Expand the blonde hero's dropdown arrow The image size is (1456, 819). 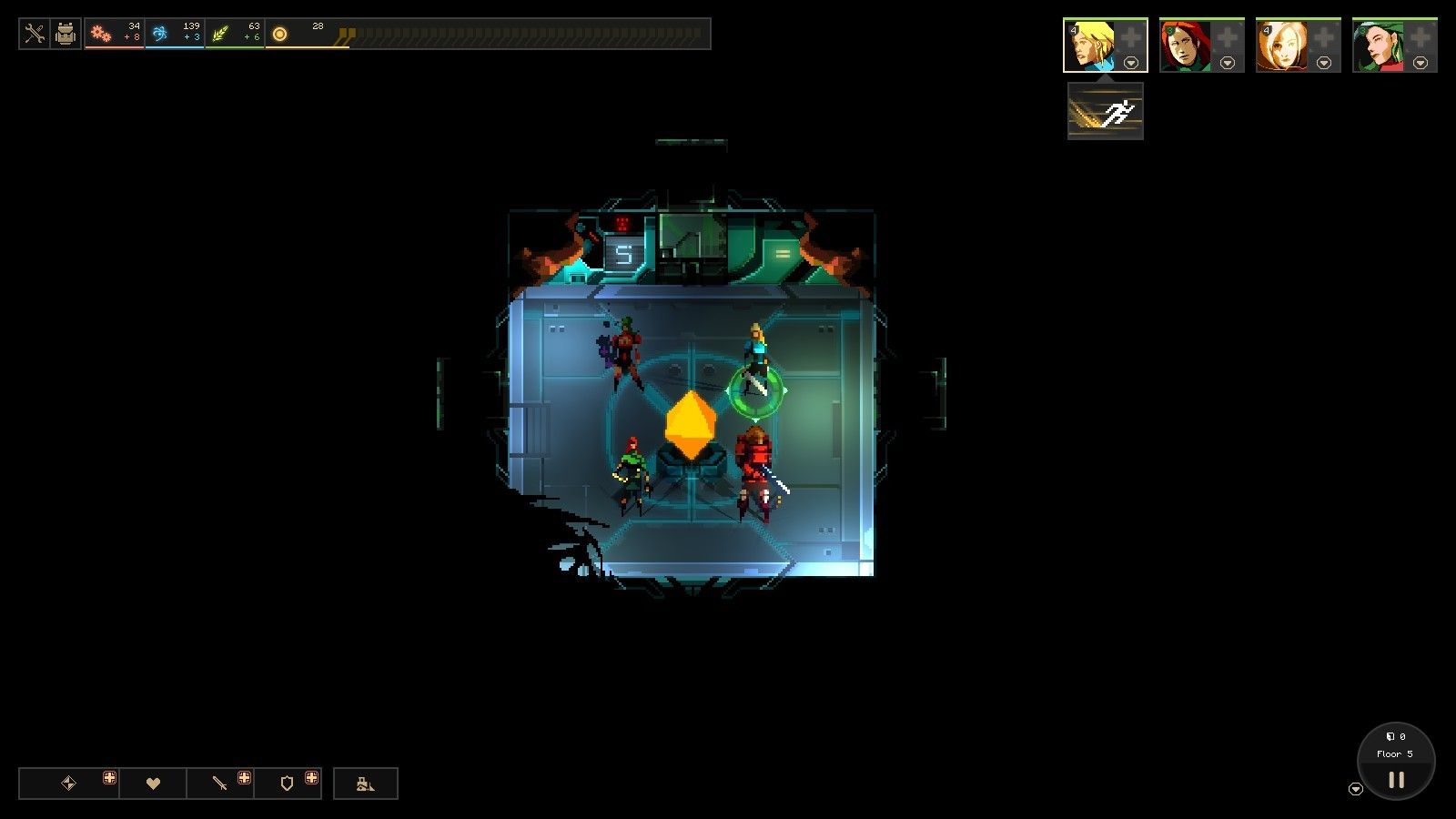point(1131,63)
